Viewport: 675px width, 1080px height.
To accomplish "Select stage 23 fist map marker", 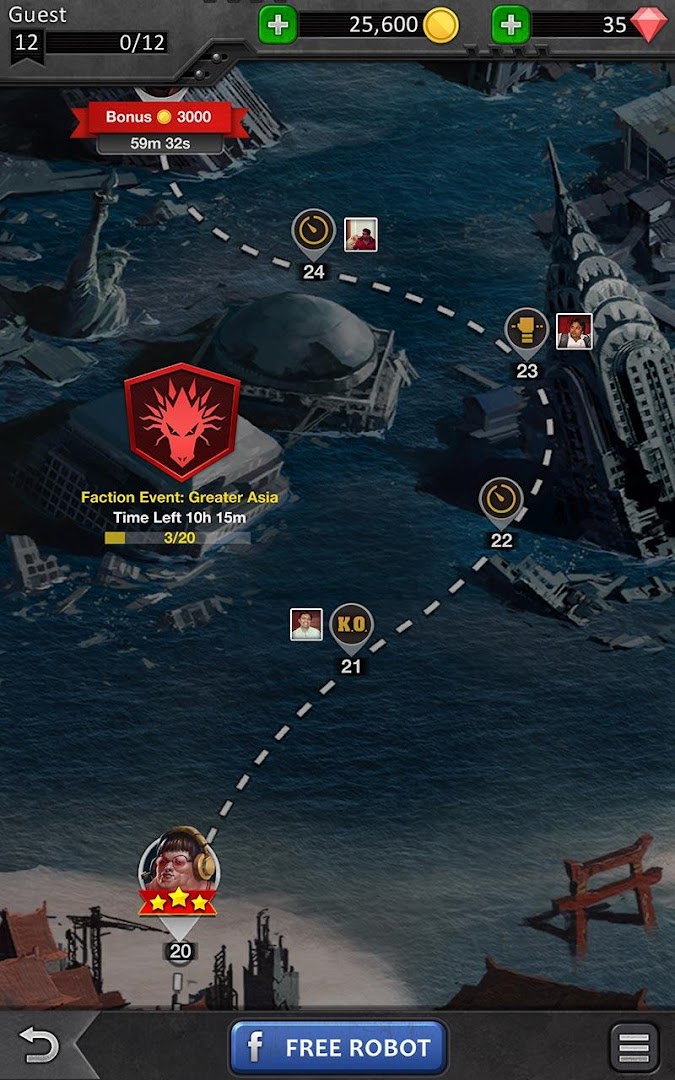I will click(x=527, y=330).
